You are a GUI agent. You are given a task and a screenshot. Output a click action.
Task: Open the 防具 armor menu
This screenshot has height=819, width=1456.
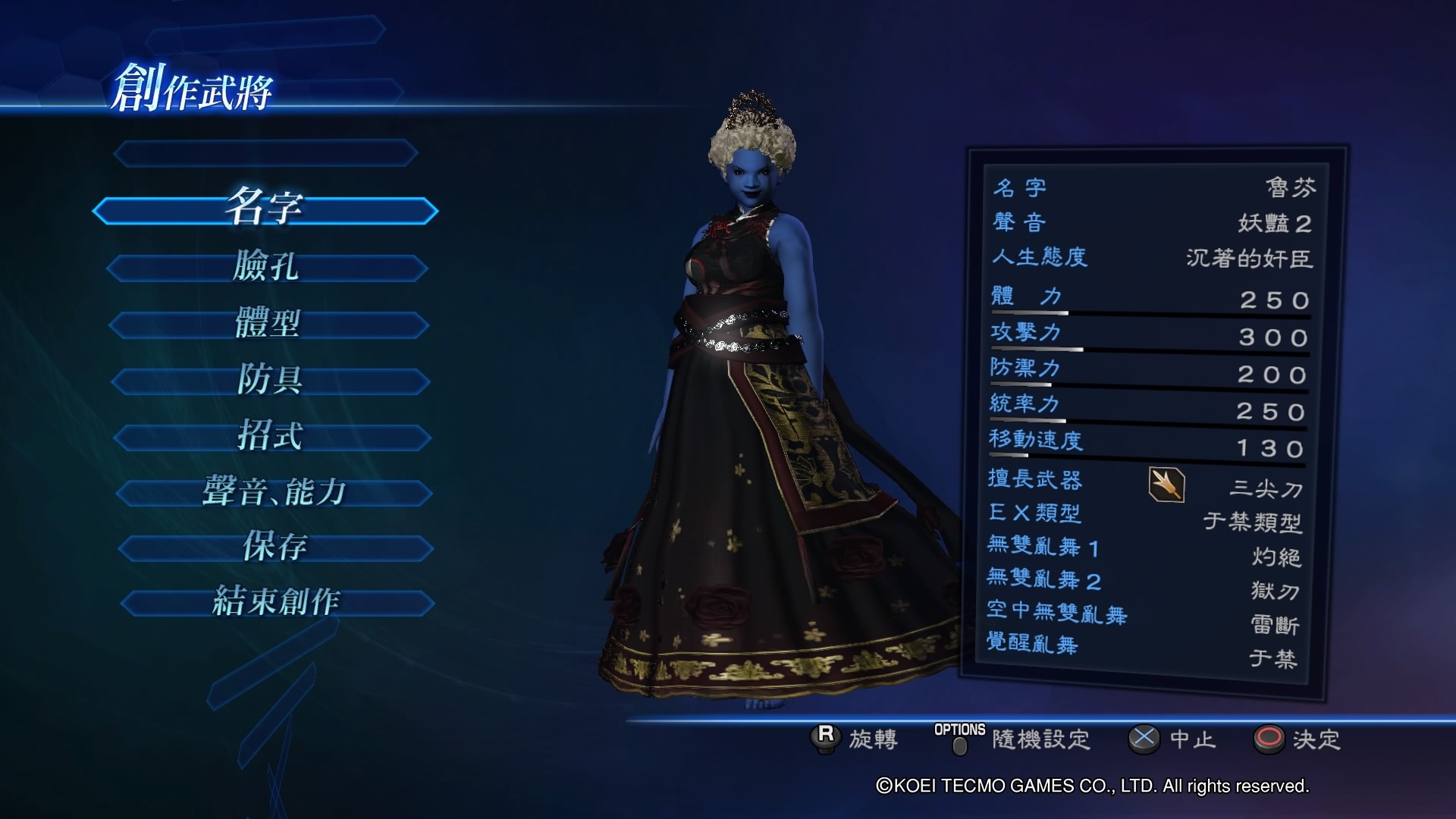click(271, 380)
